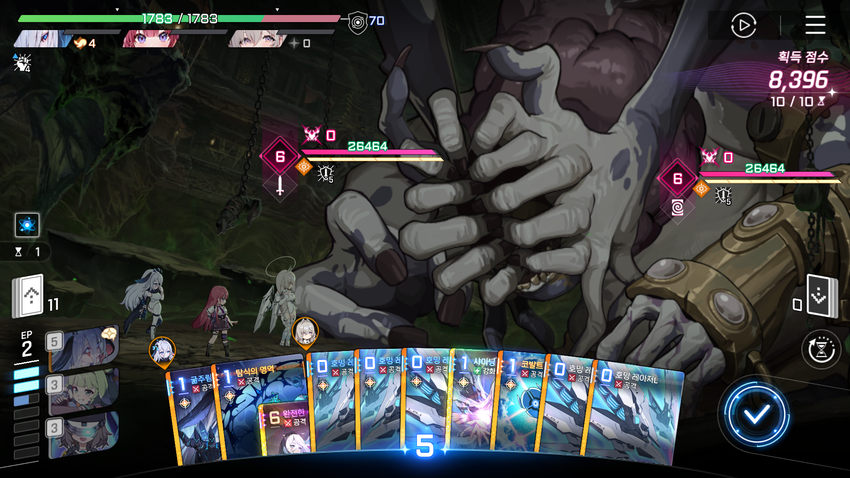Check the player's bug debuff status icon

coord(22,64)
